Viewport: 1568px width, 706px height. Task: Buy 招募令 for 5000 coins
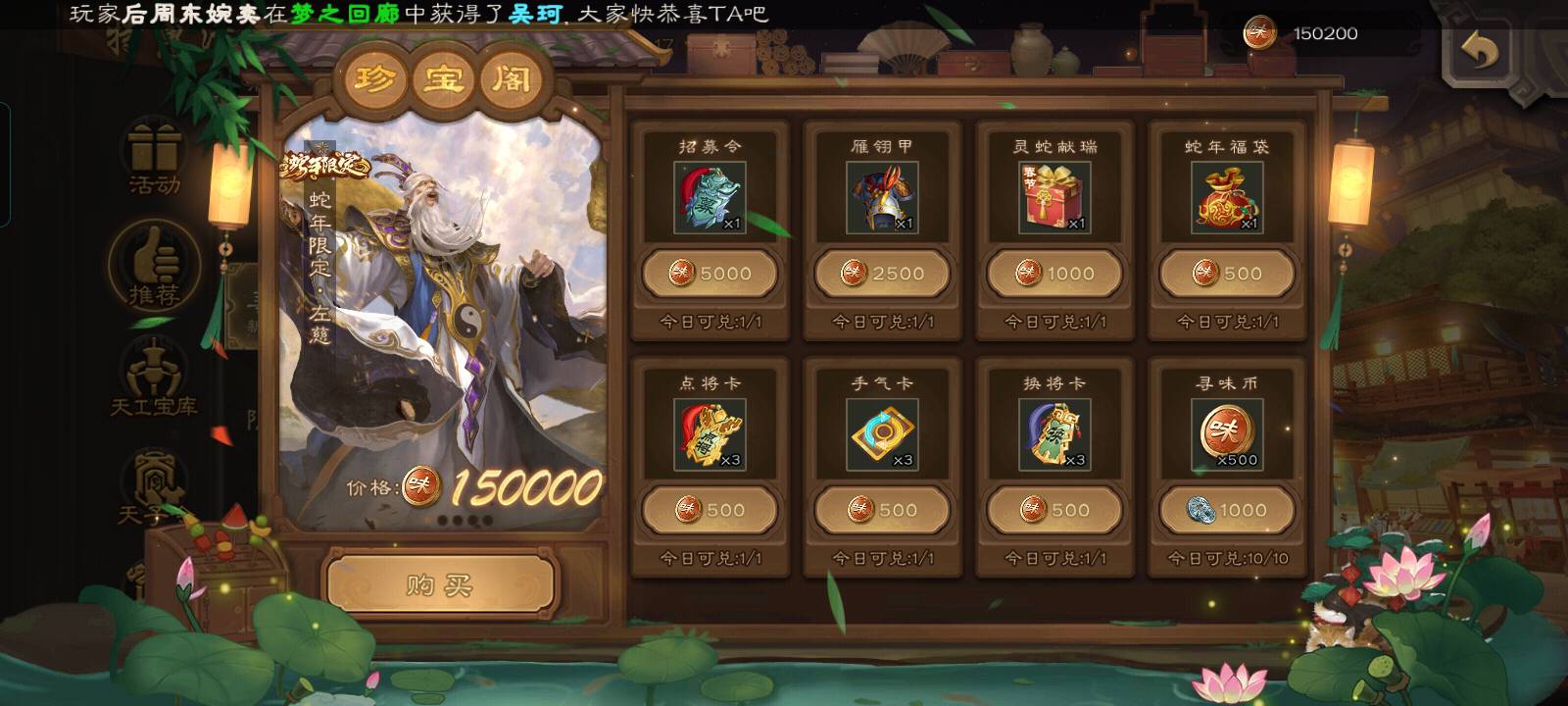coord(710,274)
